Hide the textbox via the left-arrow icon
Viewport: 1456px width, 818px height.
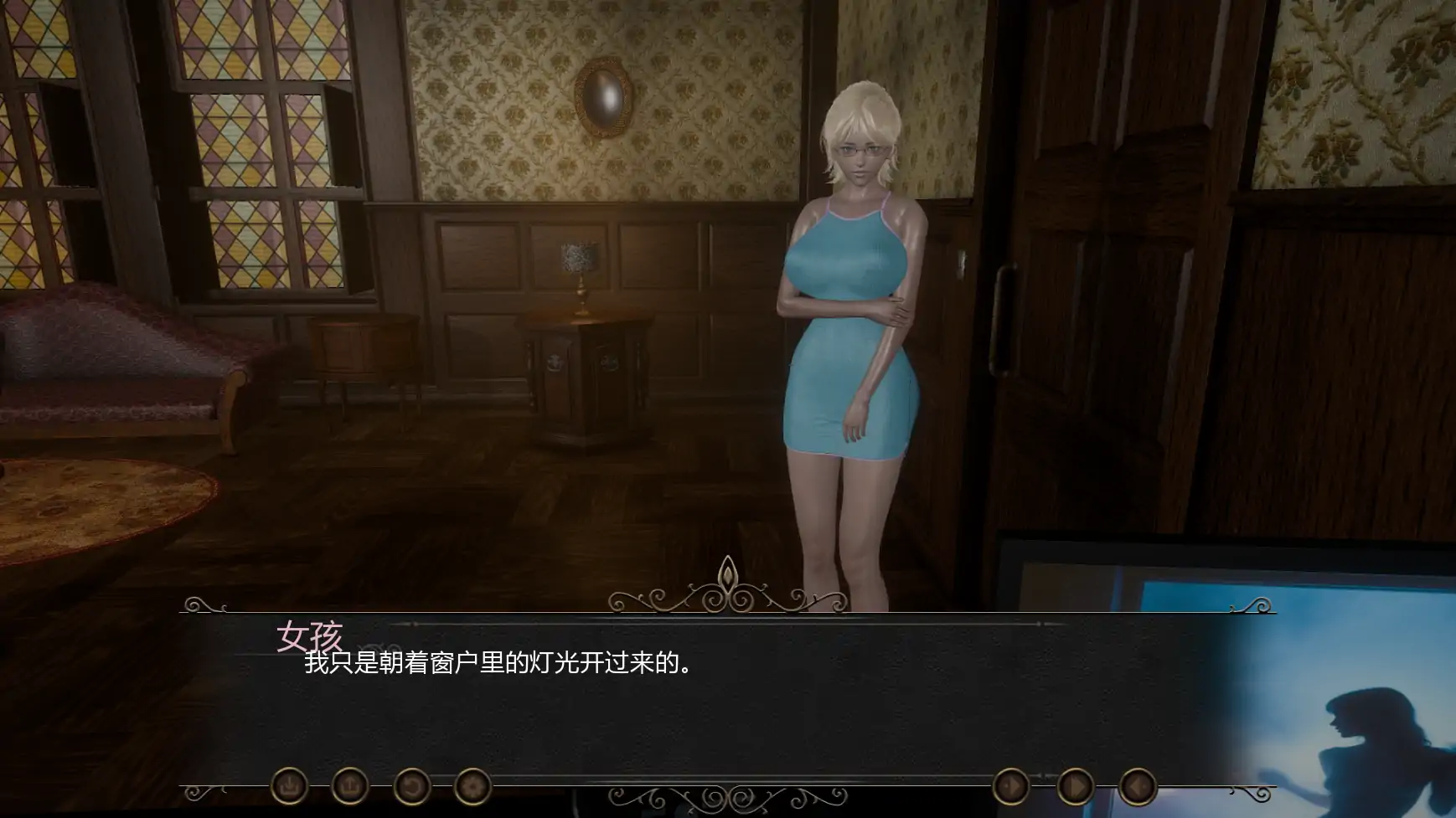point(1139,787)
